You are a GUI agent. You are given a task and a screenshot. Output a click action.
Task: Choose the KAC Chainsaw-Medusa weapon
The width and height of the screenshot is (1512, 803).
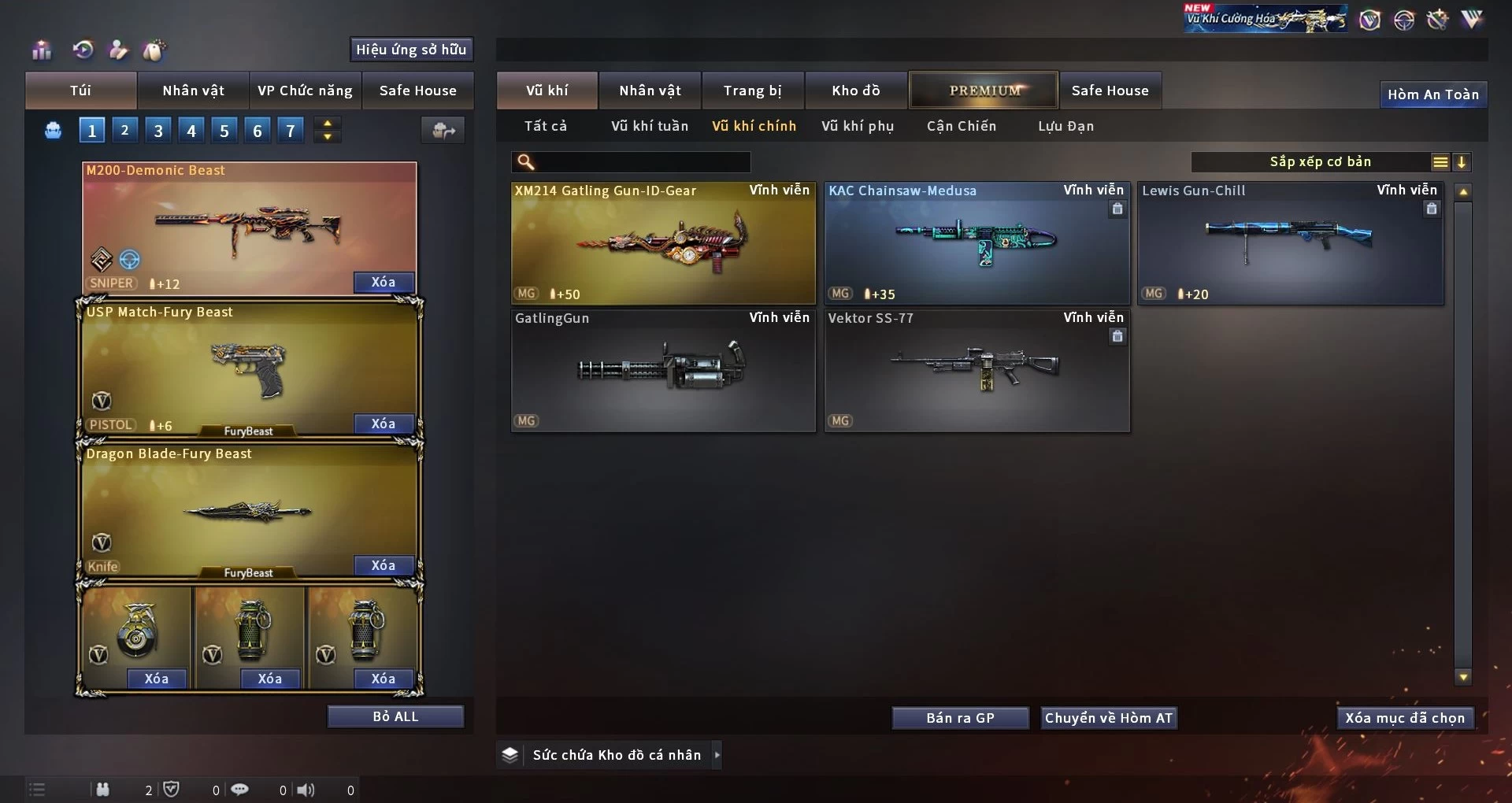976,243
